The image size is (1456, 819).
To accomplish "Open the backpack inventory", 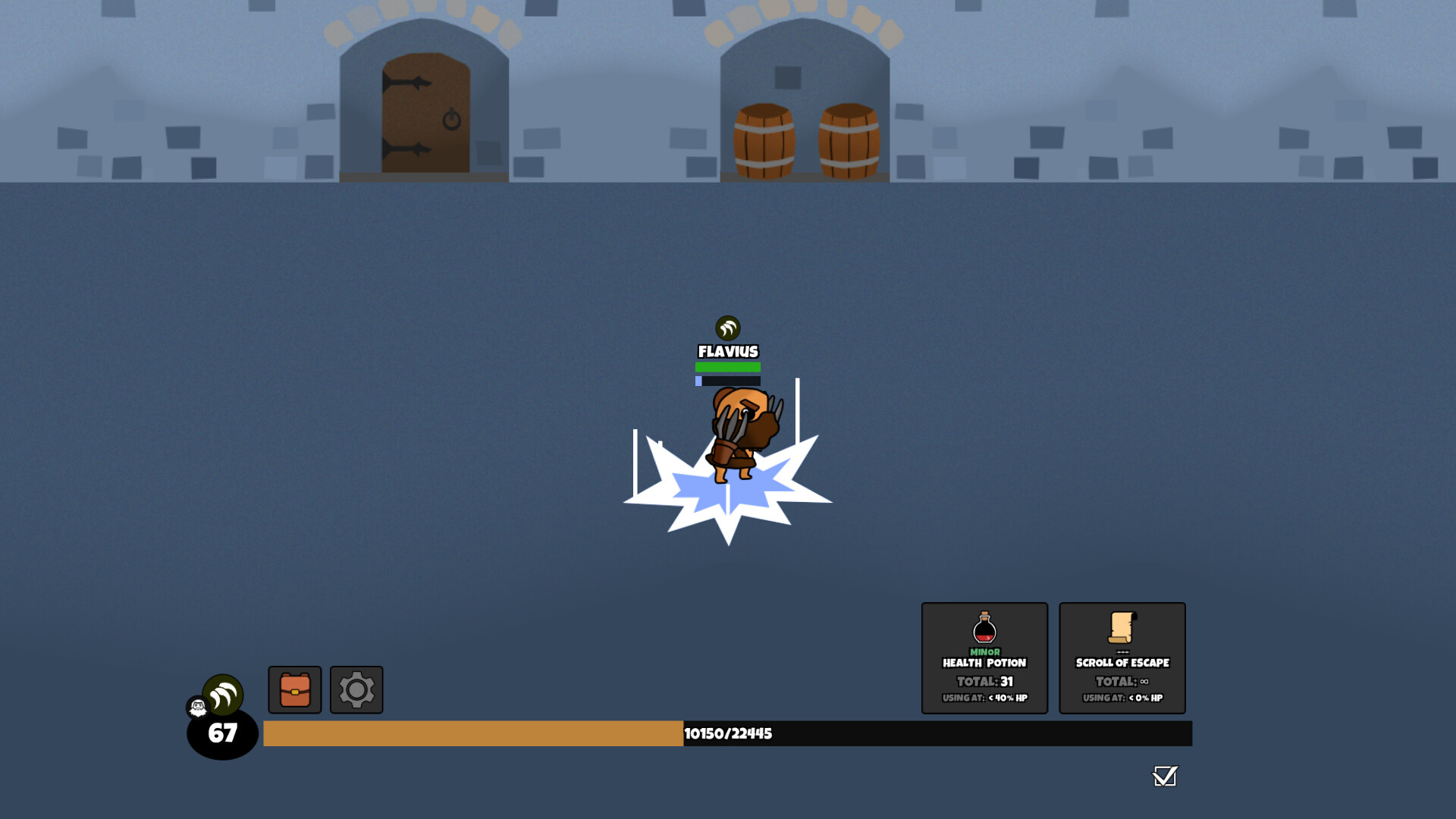I will [293, 689].
